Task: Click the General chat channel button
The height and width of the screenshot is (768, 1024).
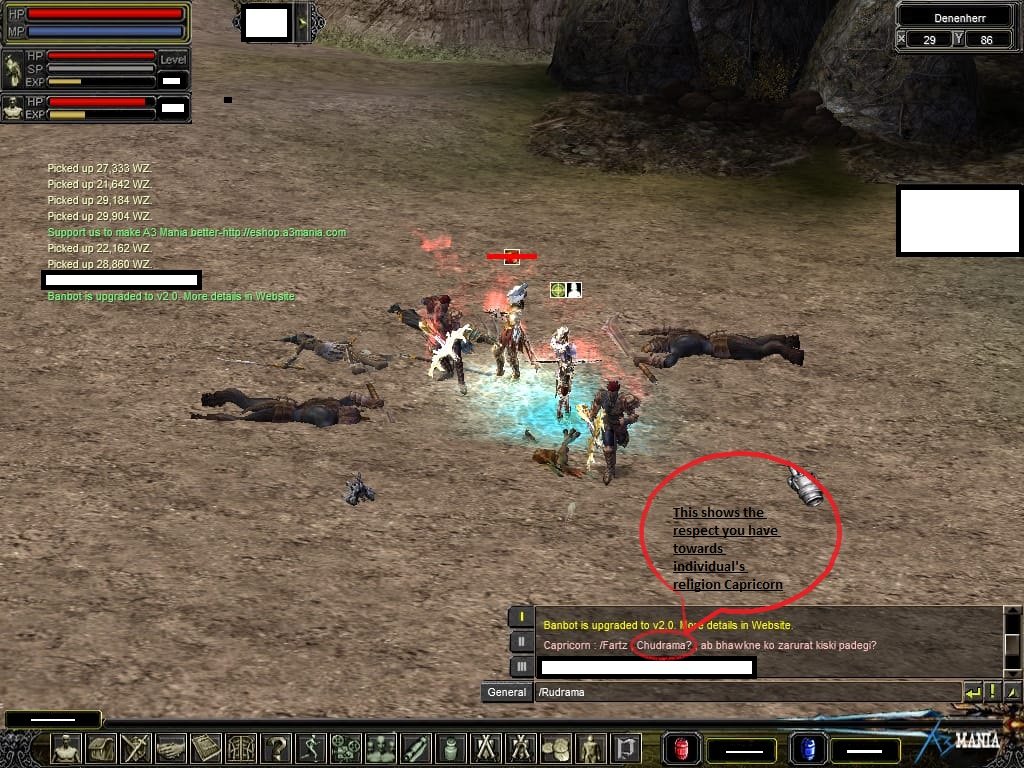Action: (506, 692)
